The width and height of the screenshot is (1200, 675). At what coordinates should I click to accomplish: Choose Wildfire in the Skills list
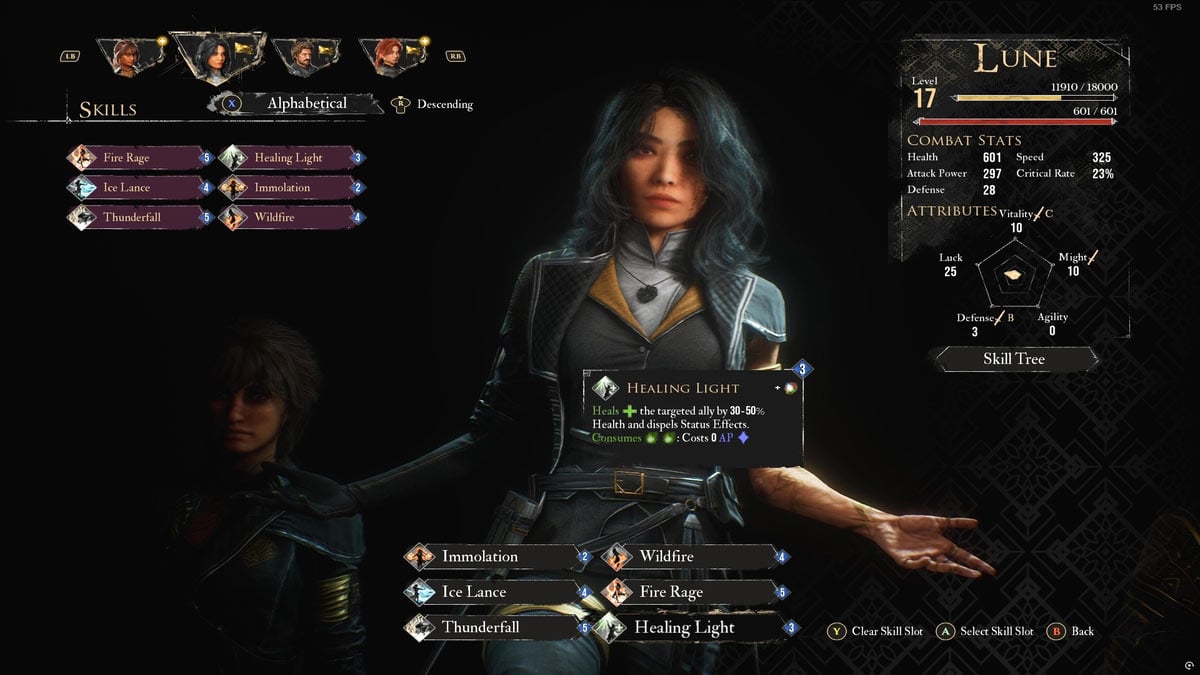click(x=289, y=216)
